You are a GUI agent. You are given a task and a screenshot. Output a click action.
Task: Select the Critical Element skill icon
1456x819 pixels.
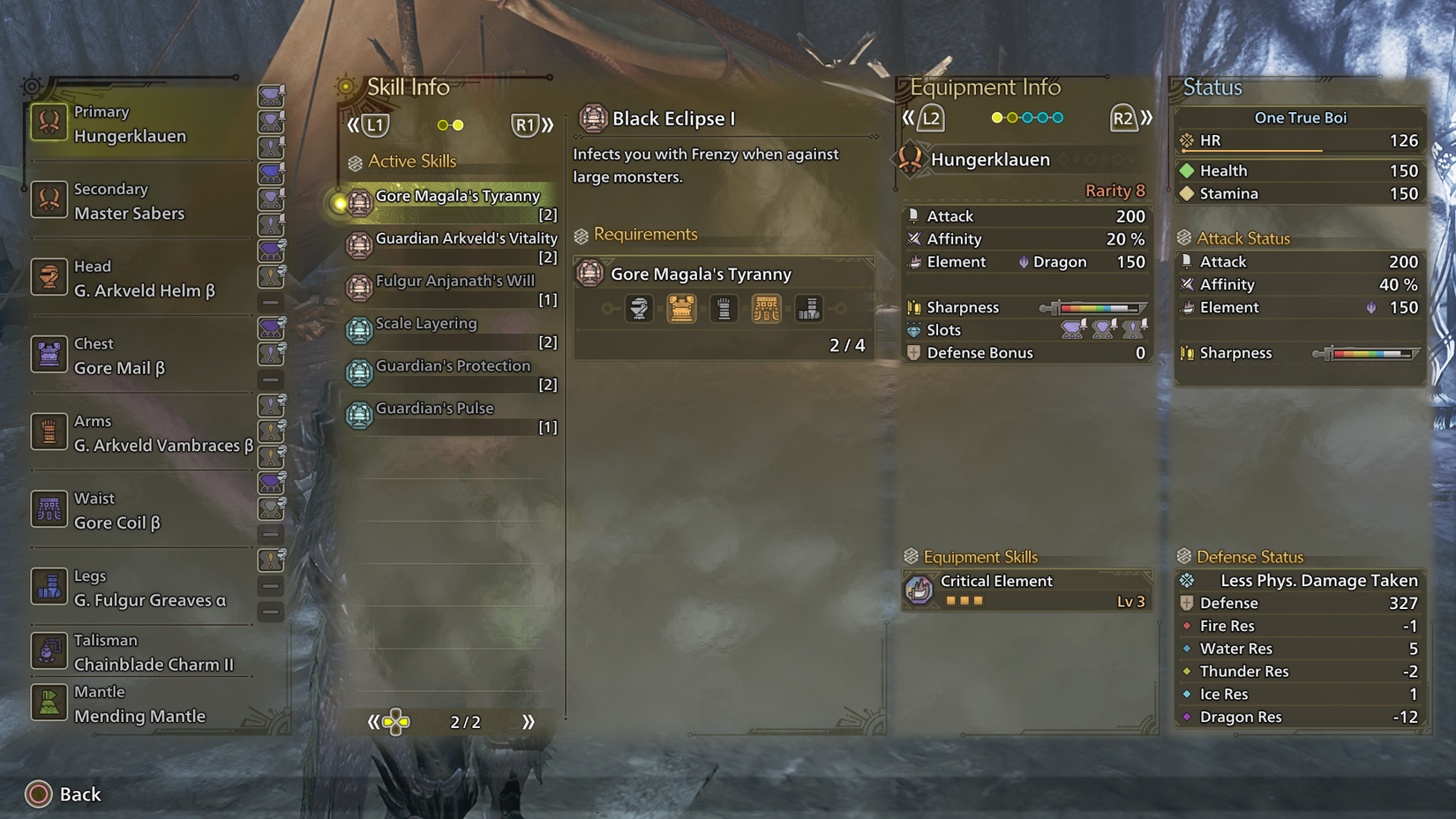[919, 590]
